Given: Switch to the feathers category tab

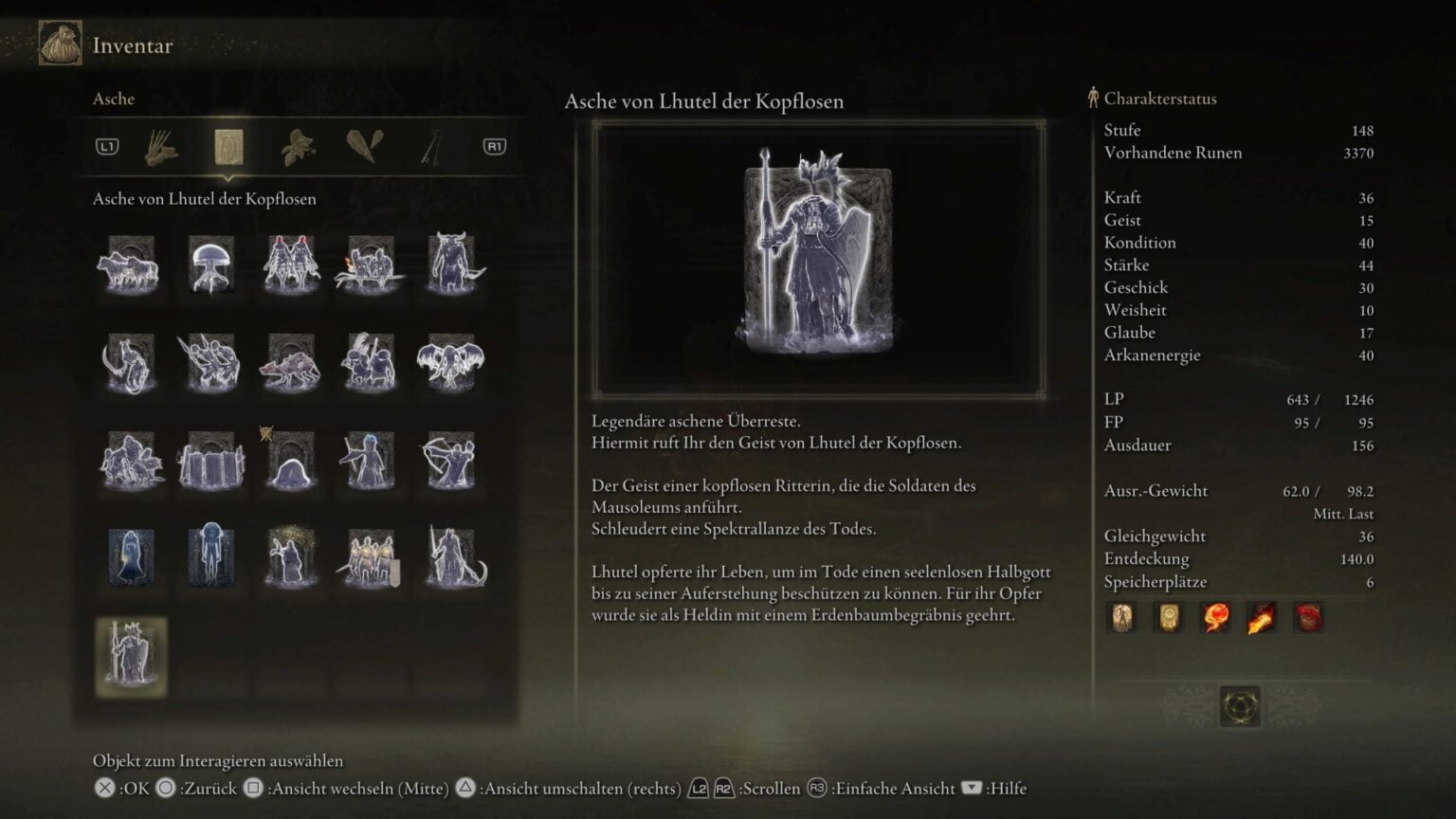Looking at the screenshot, I should tap(365, 147).
